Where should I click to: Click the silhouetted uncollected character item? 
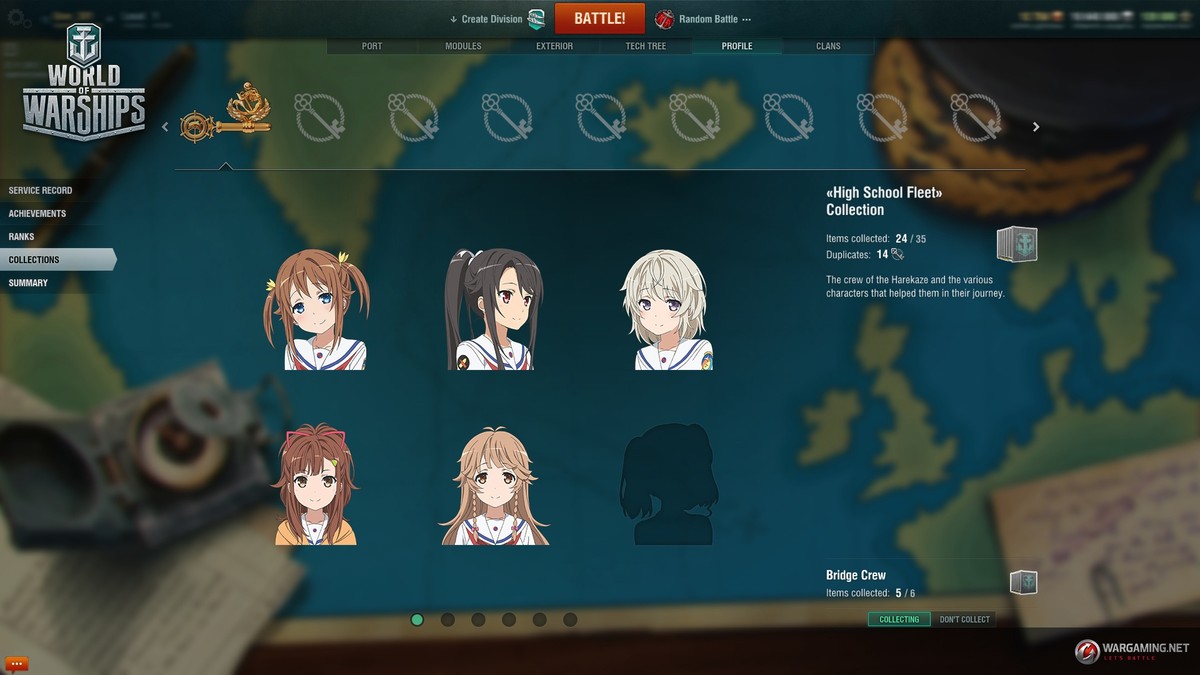[668, 484]
